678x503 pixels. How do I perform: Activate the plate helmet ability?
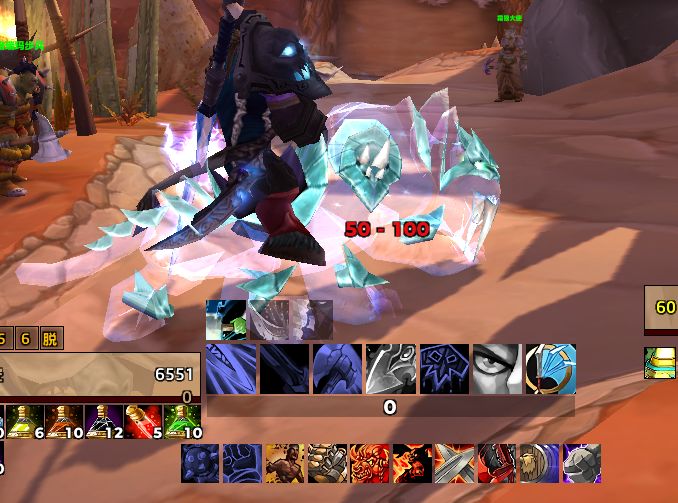click(x=582, y=464)
